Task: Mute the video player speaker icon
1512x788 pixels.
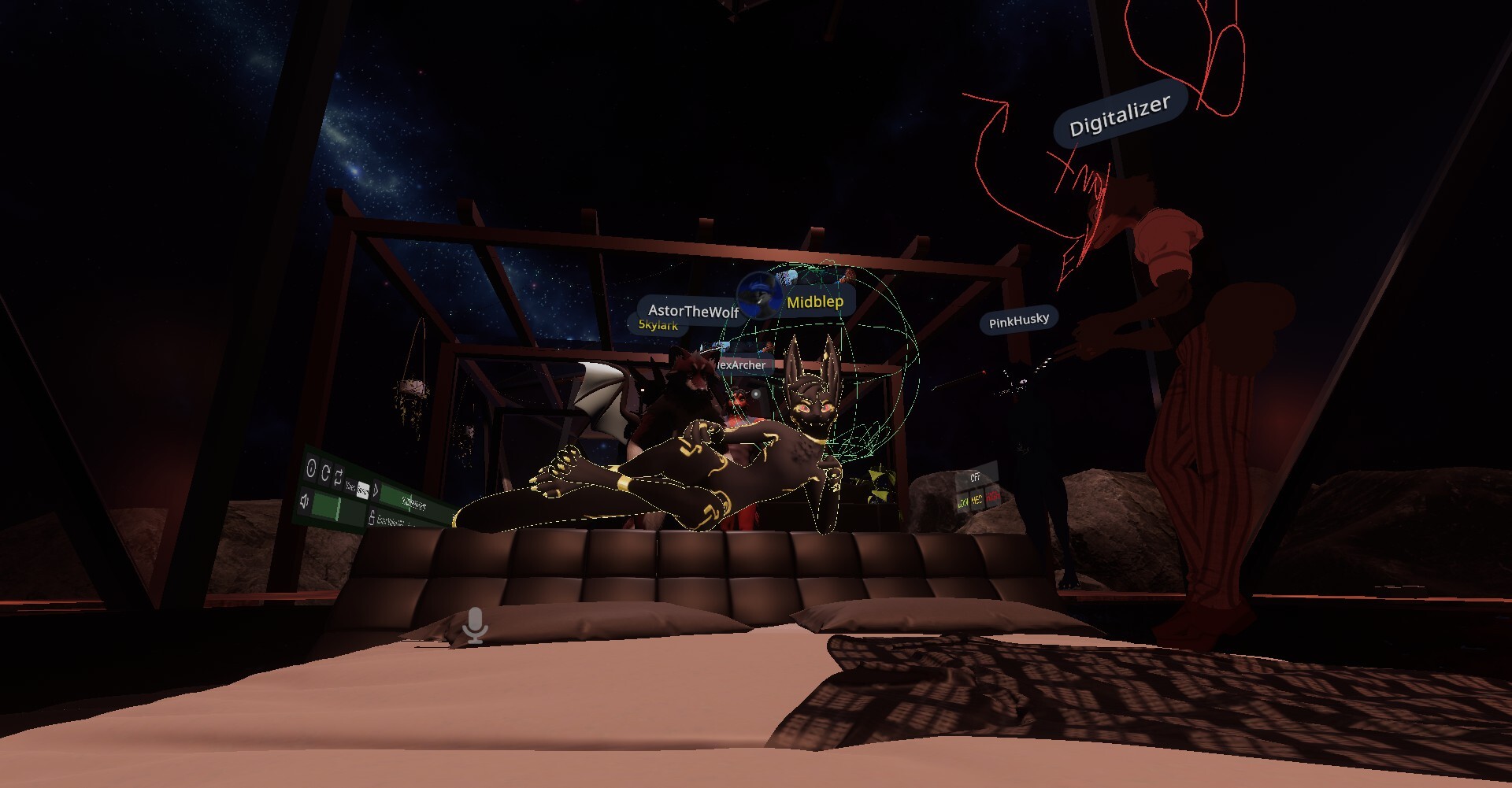Action: [x=306, y=499]
